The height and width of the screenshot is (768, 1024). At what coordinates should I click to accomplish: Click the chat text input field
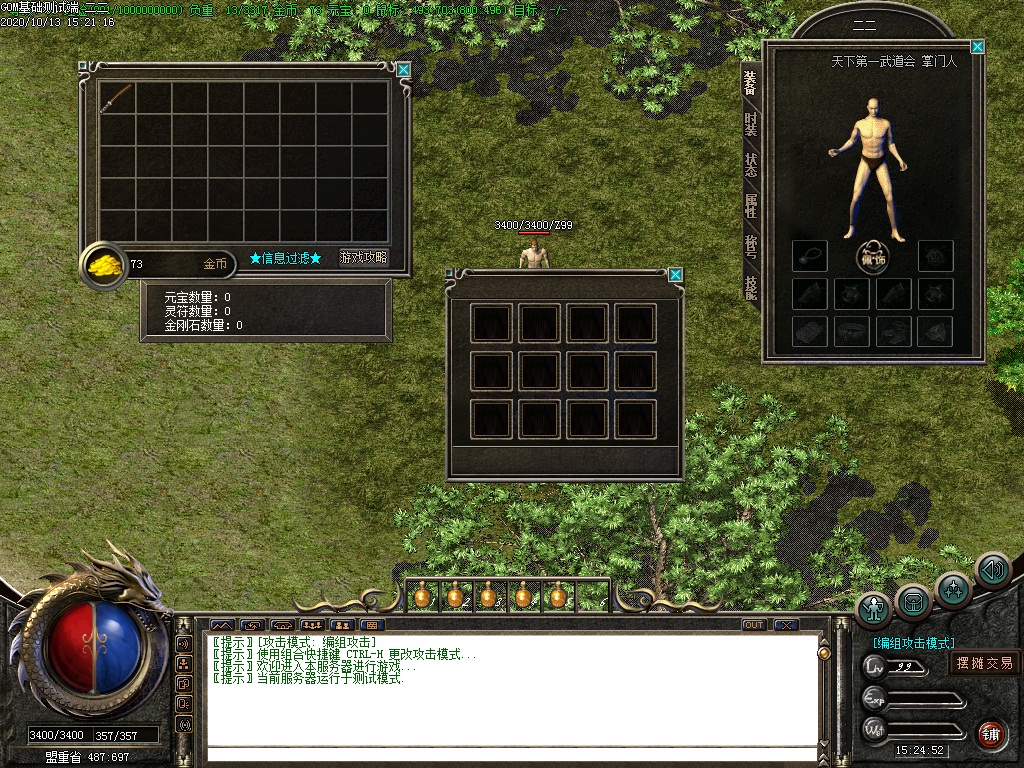(510, 753)
